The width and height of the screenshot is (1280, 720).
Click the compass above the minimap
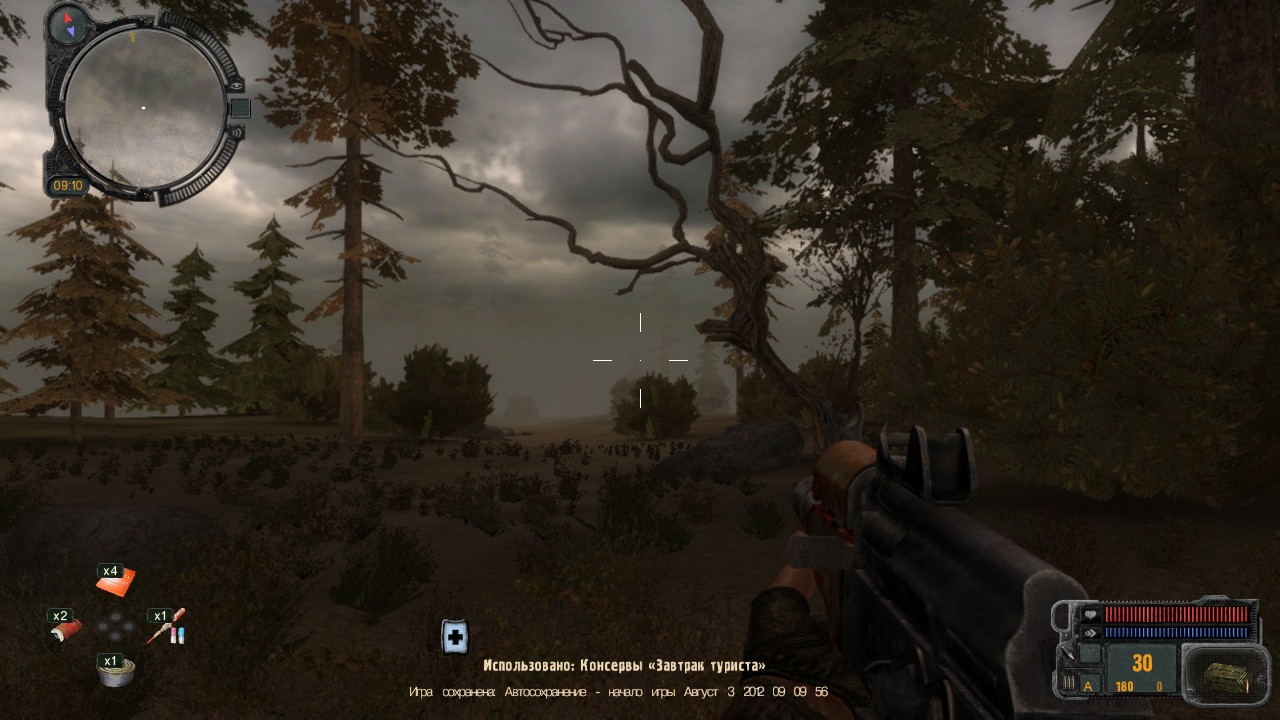(69, 21)
